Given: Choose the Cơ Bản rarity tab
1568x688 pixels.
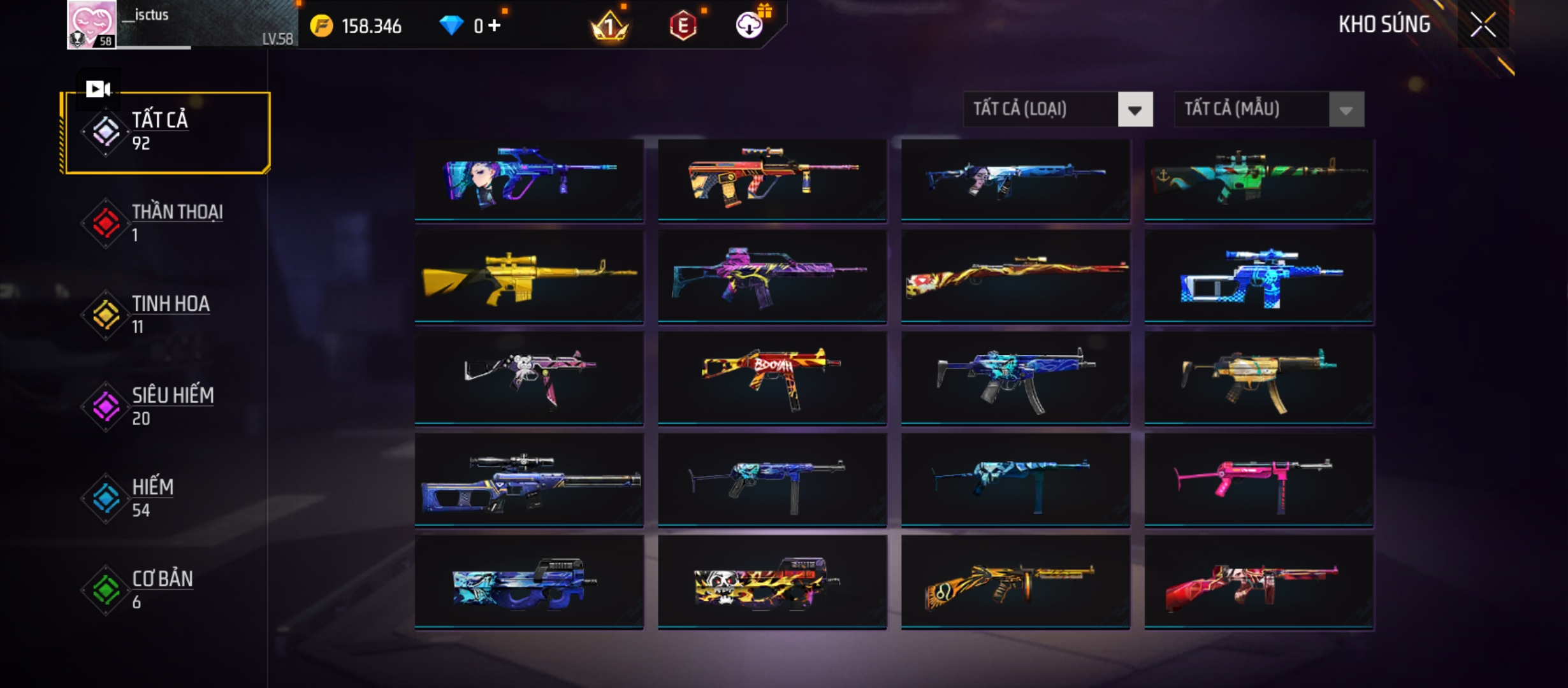Looking at the screenshot, I should point(167,590).
